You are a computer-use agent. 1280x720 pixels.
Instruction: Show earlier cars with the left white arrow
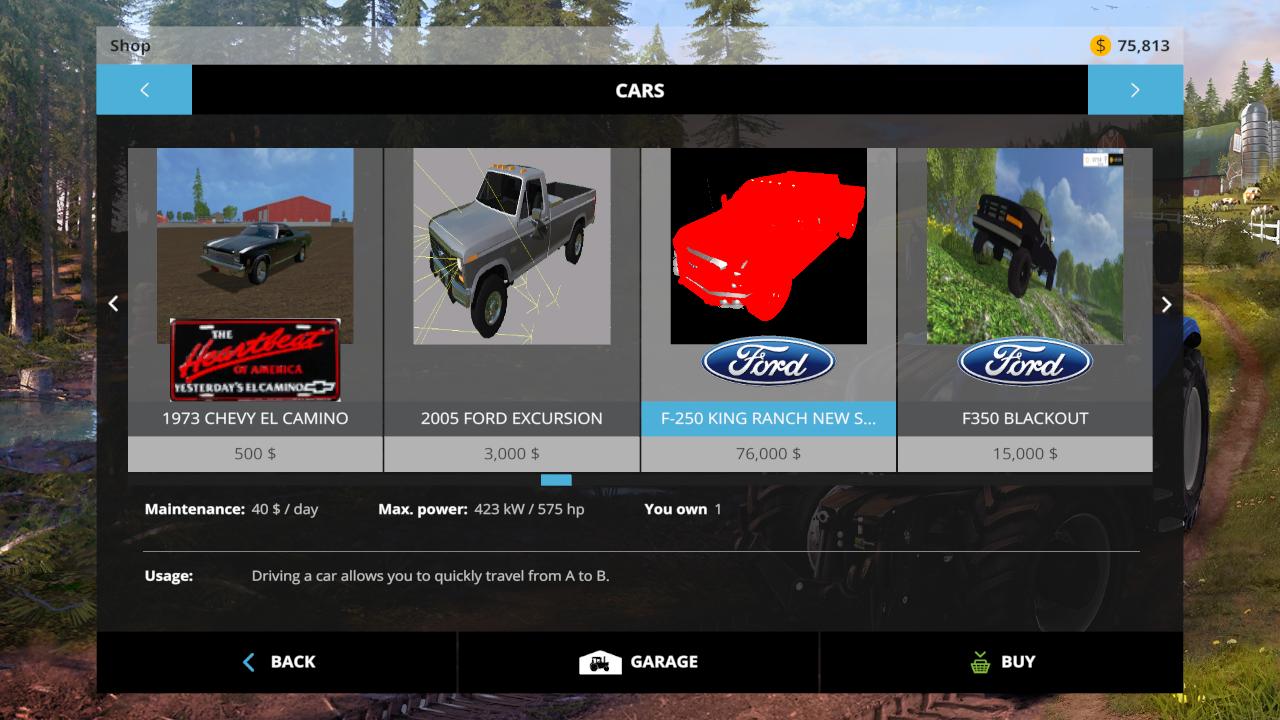tap(113, 304)
